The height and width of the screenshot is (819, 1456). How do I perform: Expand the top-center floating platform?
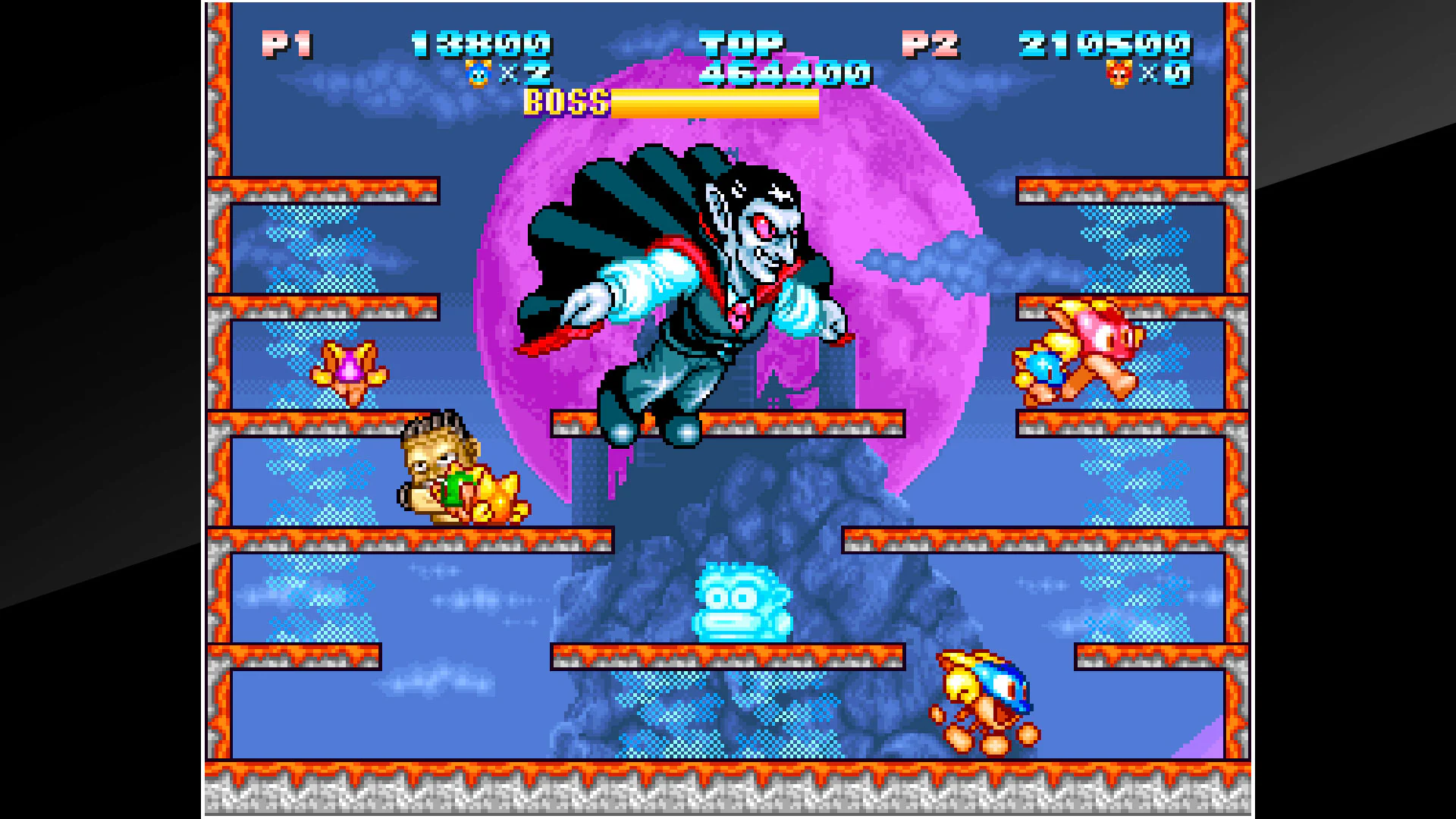click(x=728, y=425)
